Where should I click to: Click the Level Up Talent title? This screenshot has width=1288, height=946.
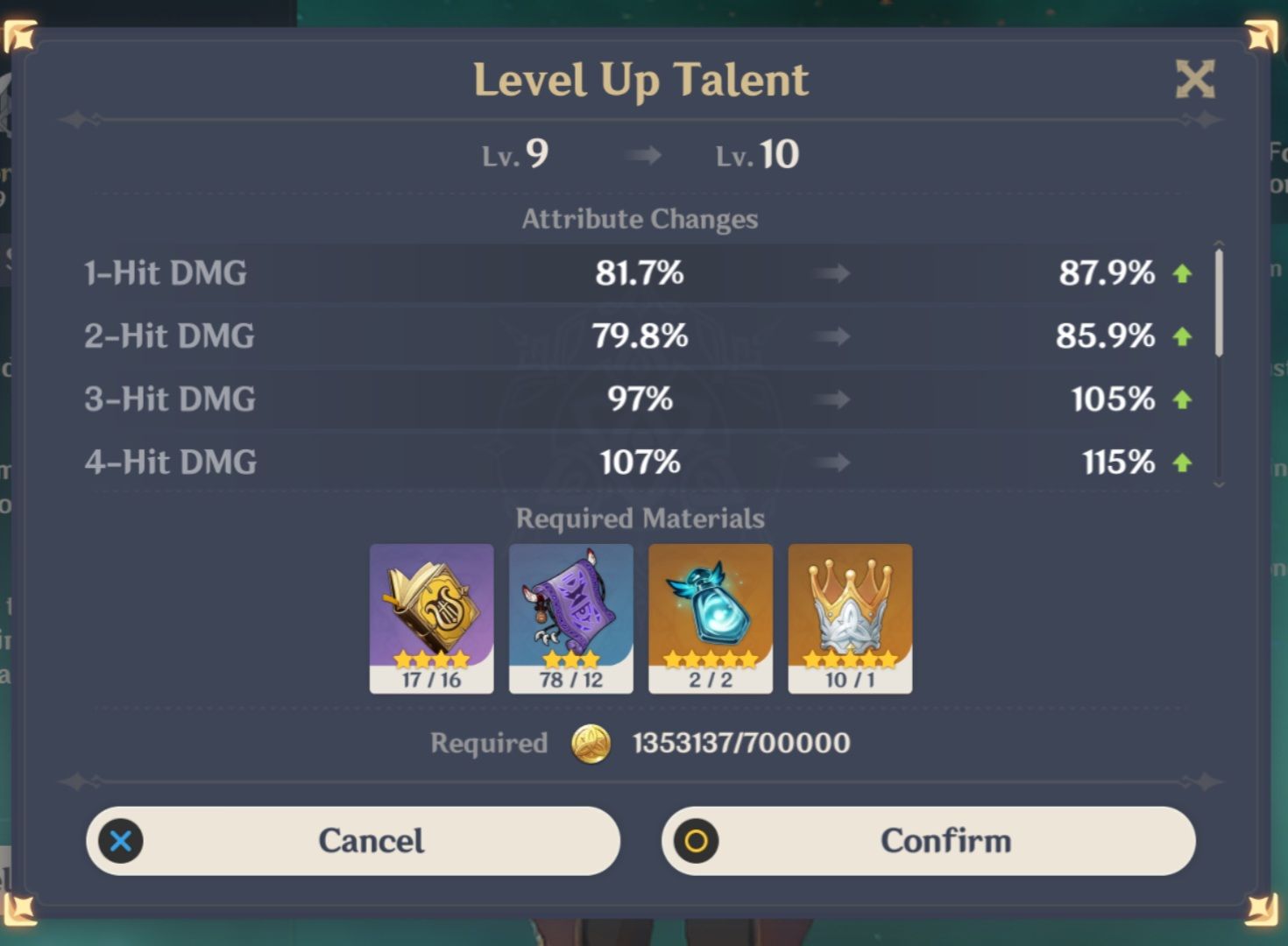(x=640, y=80)
